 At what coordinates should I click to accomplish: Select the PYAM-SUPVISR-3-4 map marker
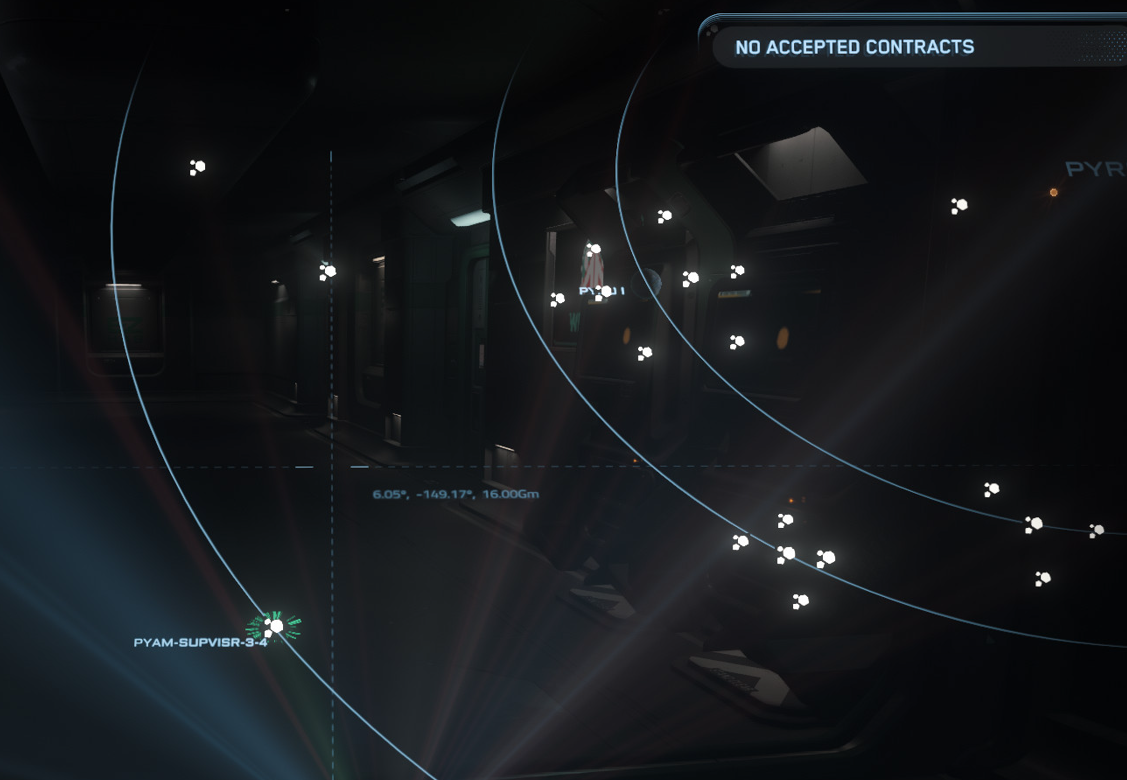[275, 627]
